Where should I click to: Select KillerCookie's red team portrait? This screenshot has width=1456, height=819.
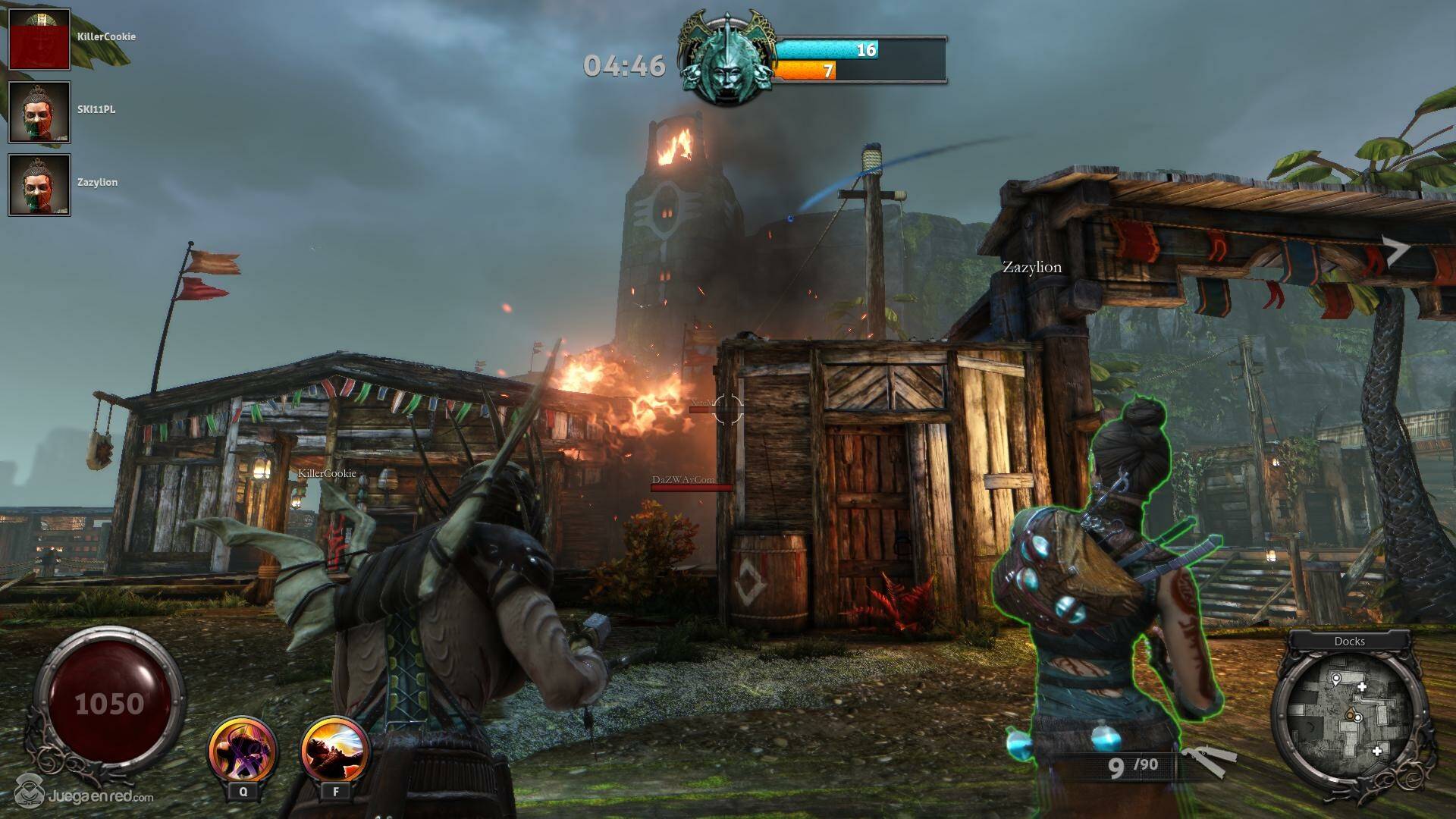(x=39, y=39)
